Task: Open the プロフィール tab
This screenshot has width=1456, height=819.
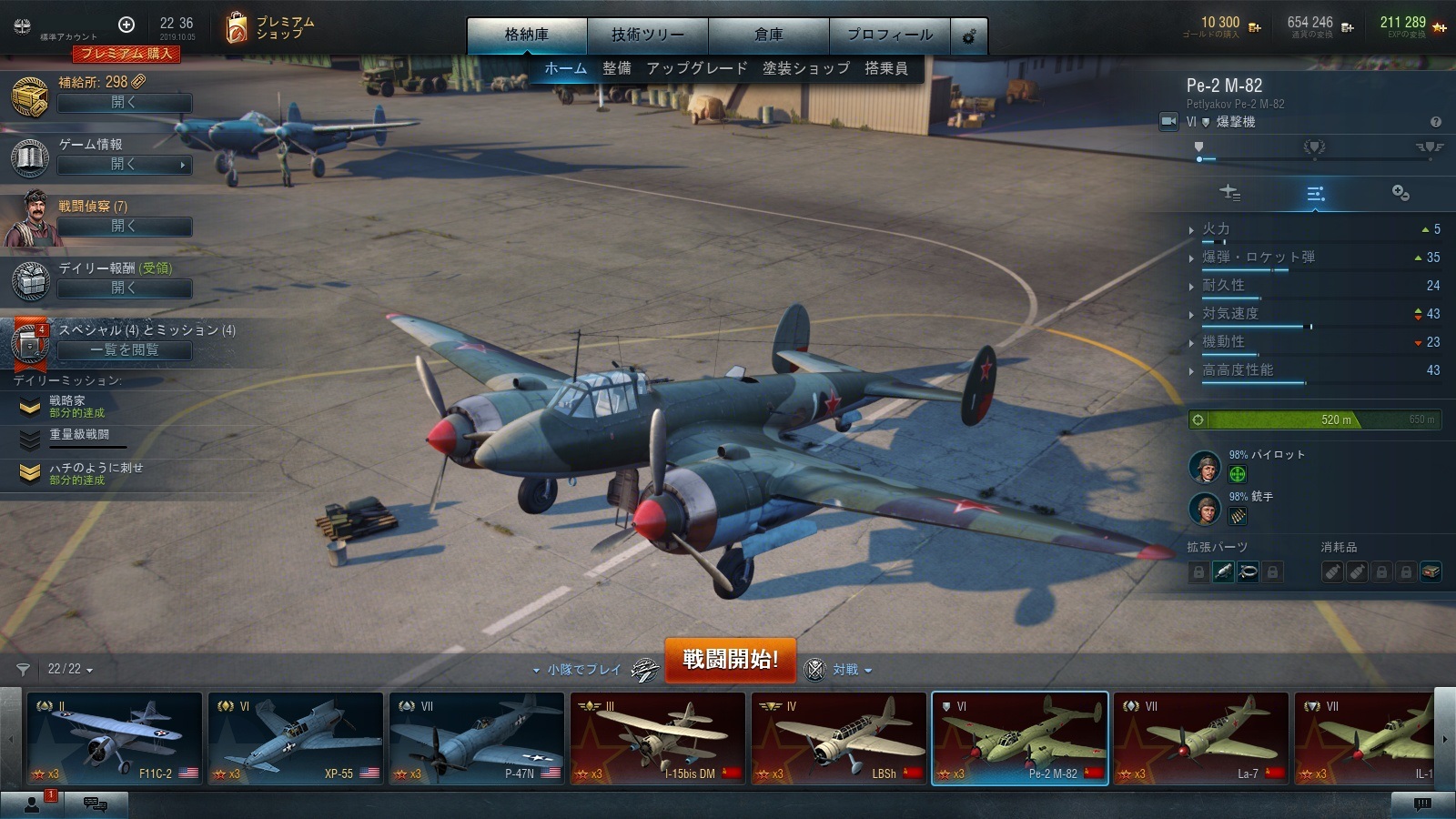Action: click(x=889, y=35)
